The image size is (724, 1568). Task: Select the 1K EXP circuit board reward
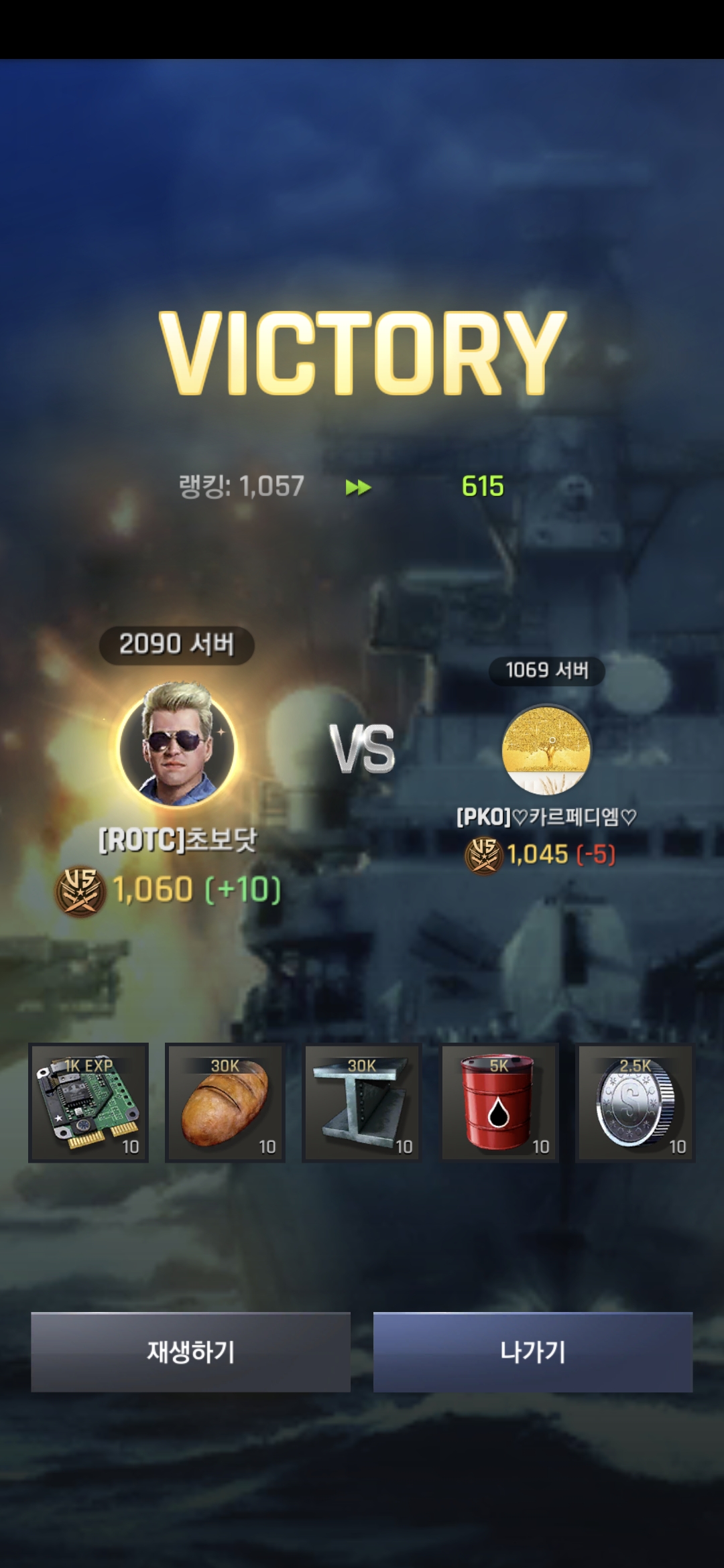click(x=88, y=1102)
